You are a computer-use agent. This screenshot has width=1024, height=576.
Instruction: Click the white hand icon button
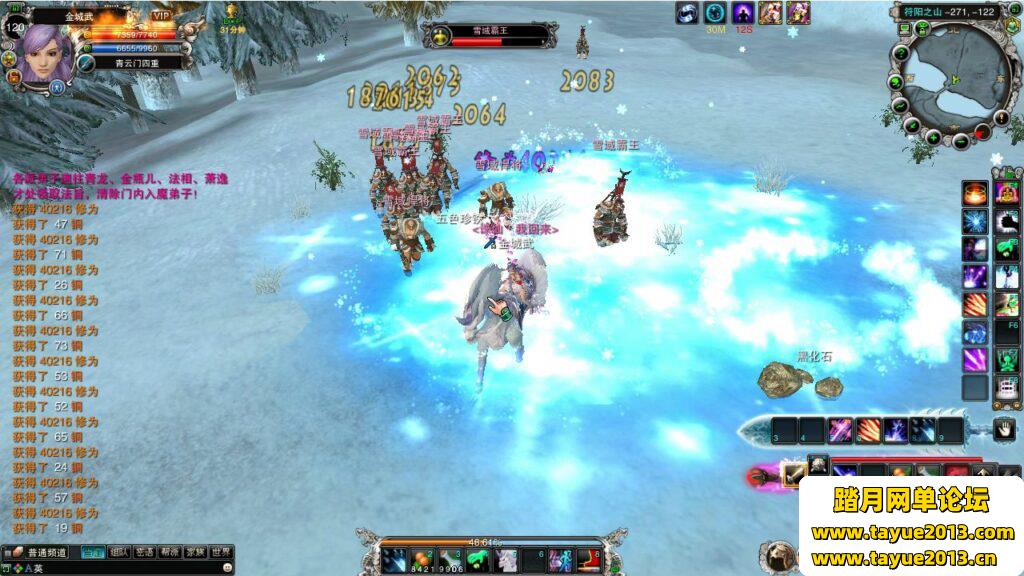(x=1004, y=430)
